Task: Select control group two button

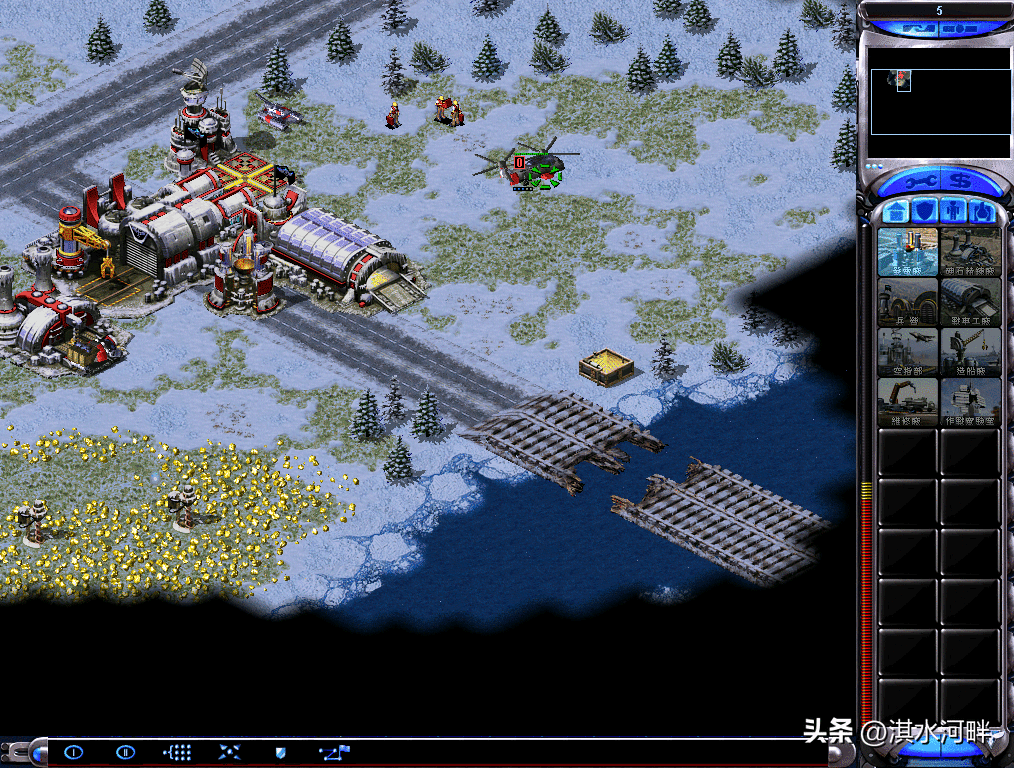Action: tap(125, 752)
